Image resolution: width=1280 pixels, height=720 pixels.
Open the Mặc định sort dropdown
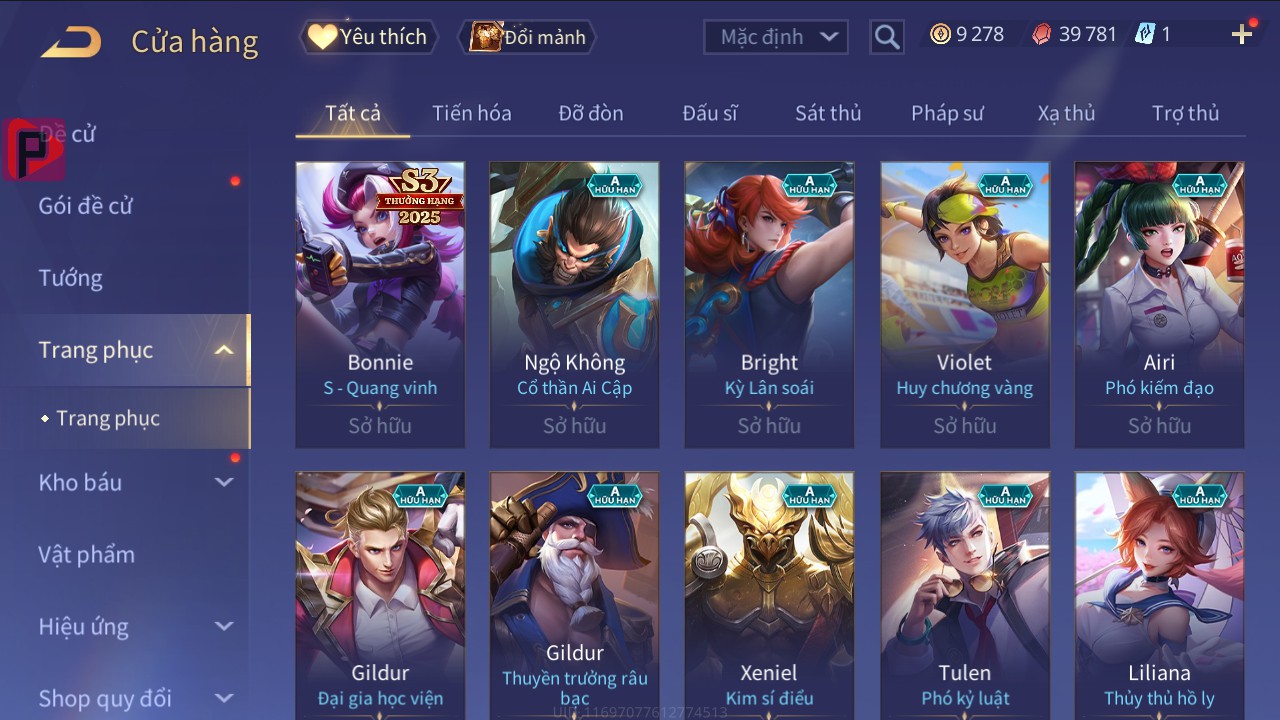coord(776,37)
